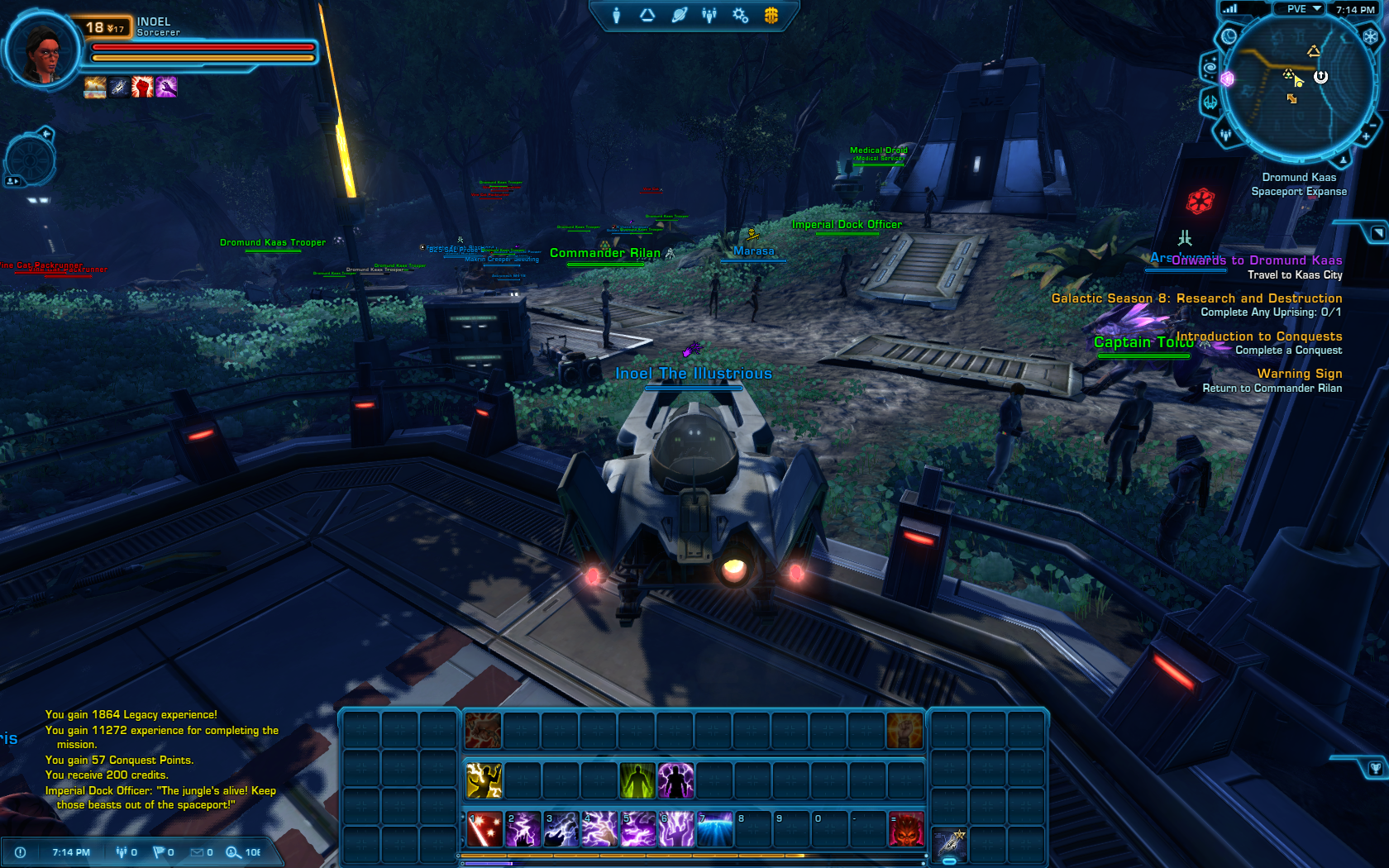Open the gears settings menu
This screenshot has height=868, width=1389.
(740, 15)
